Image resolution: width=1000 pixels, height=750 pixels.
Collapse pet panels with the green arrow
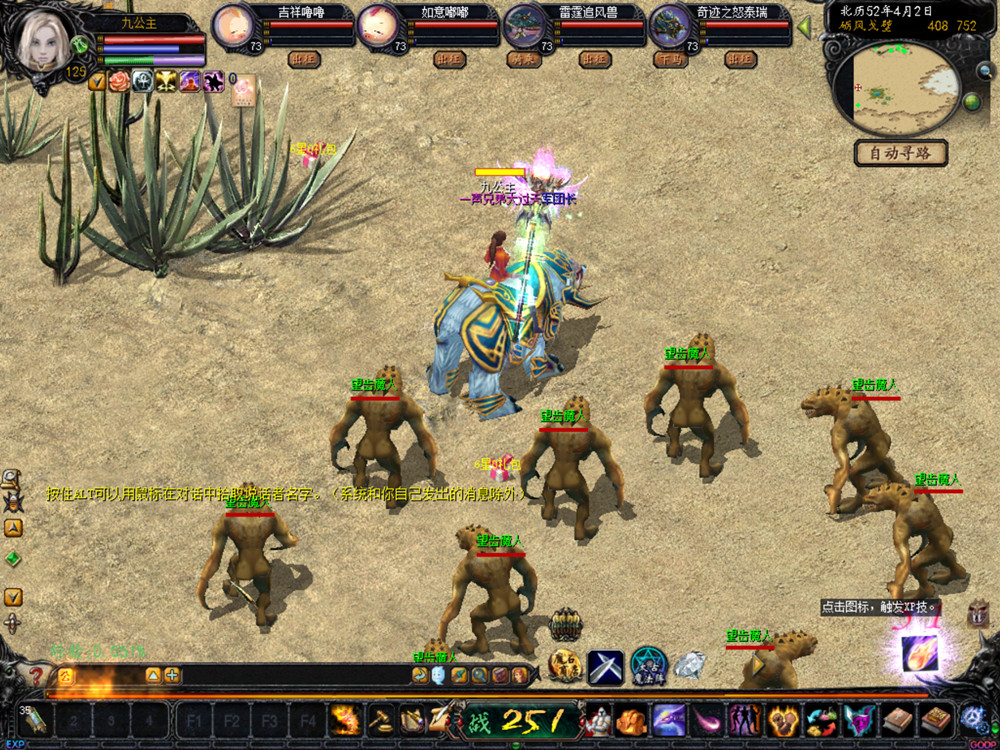[803, 28]
